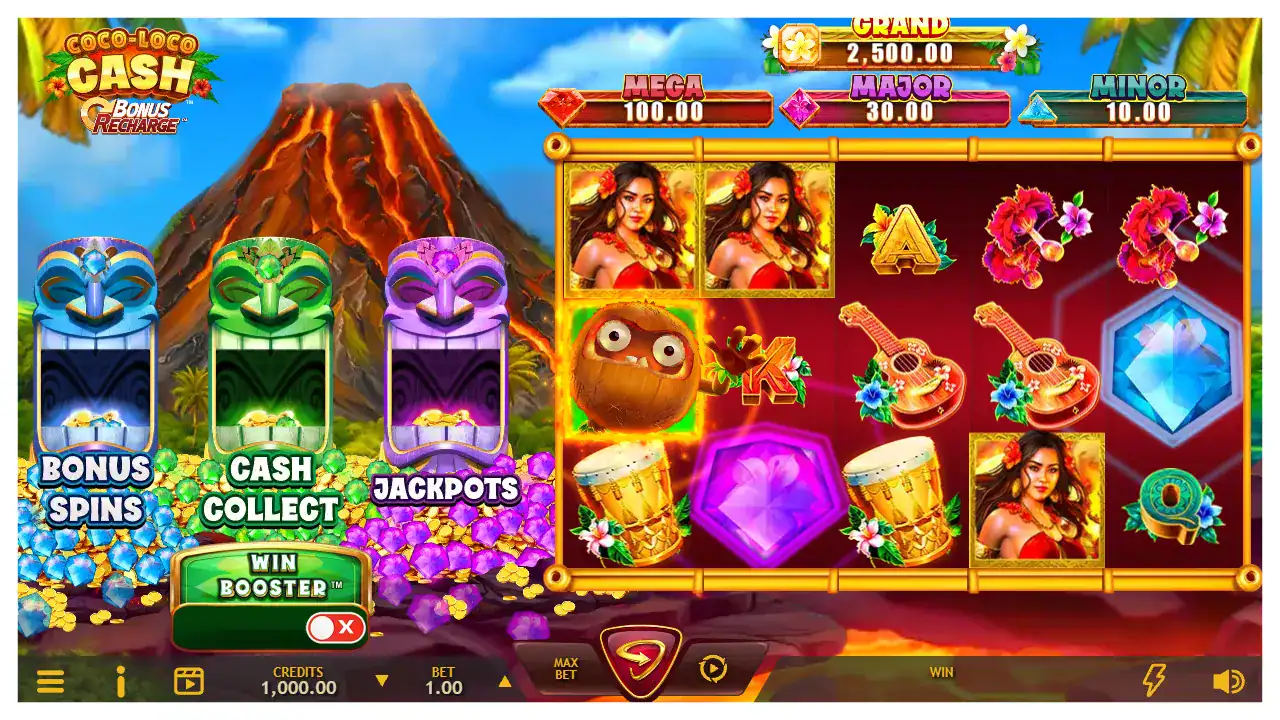
Task: Start autoplay spins
Action: click(x=713, y=669)
